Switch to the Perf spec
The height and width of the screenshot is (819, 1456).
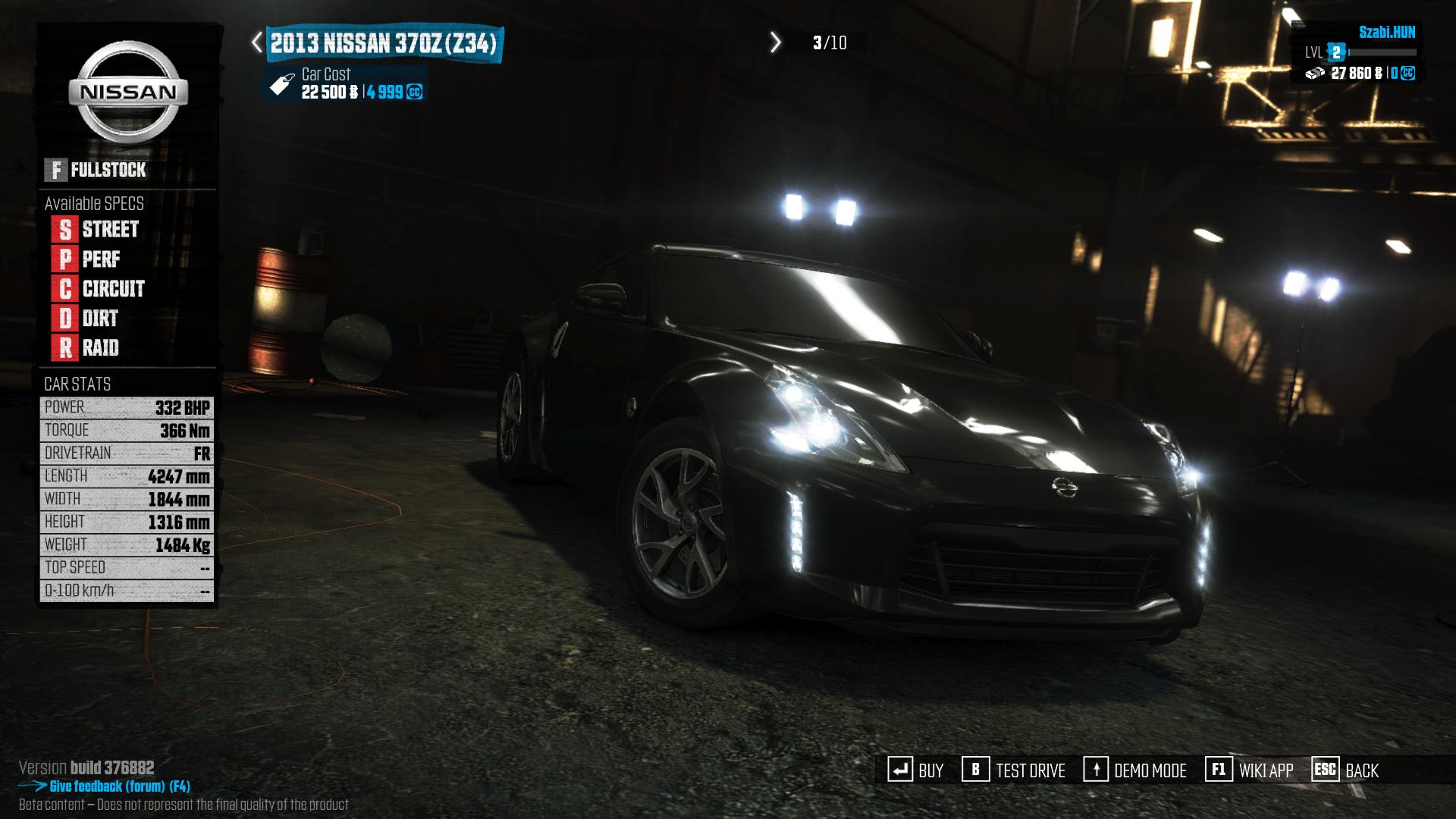[x=86, y=259]
